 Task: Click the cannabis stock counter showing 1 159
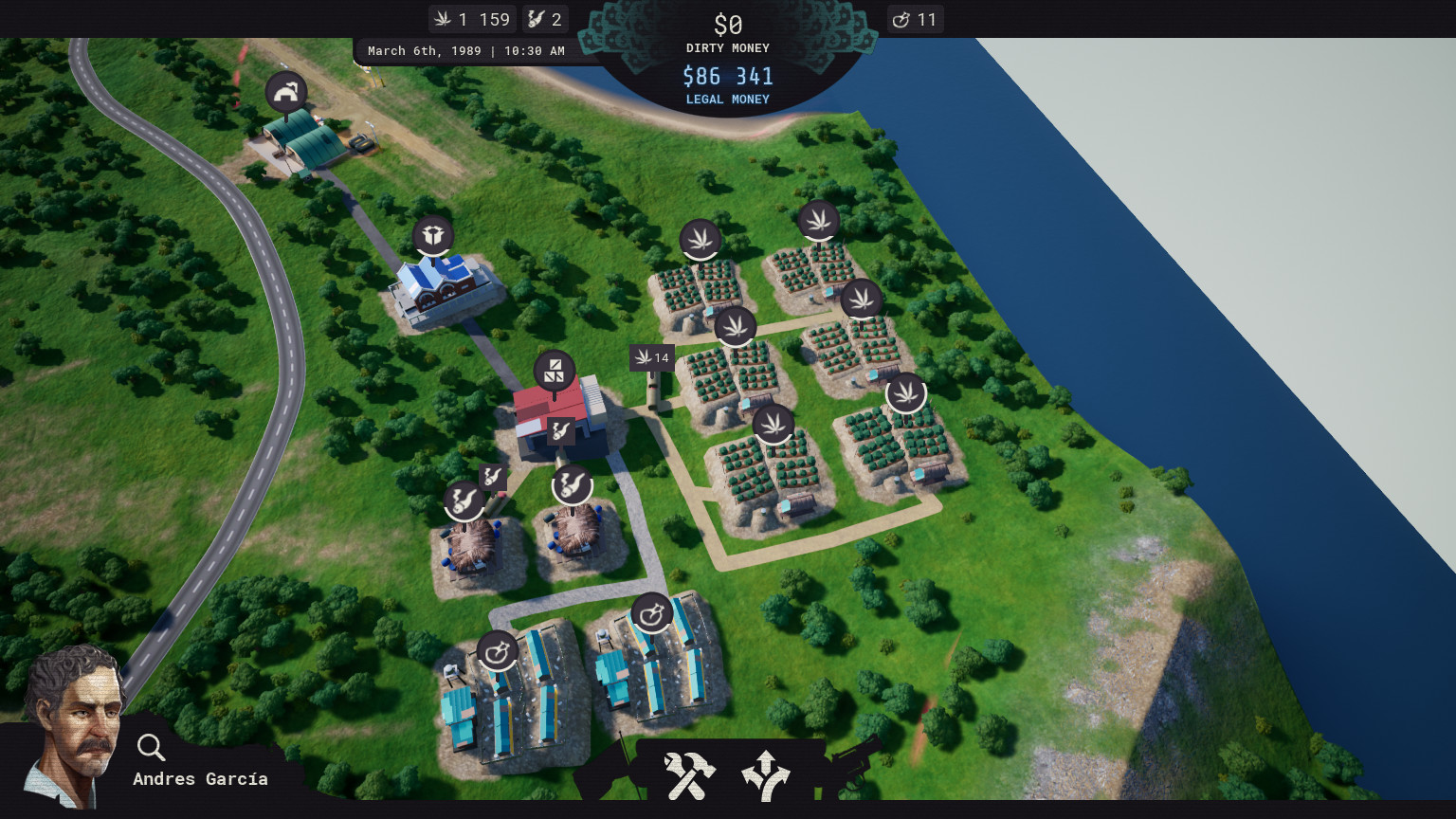point(472,18)
